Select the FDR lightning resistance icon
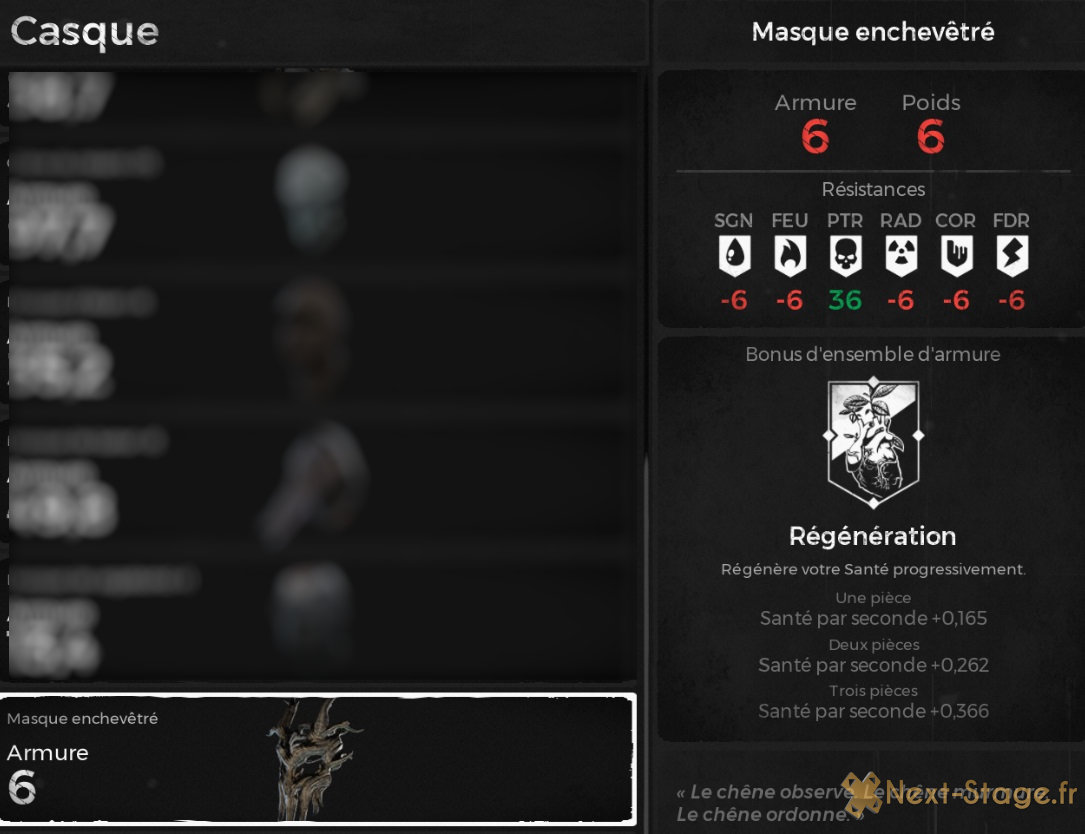 pos(1011,257)
